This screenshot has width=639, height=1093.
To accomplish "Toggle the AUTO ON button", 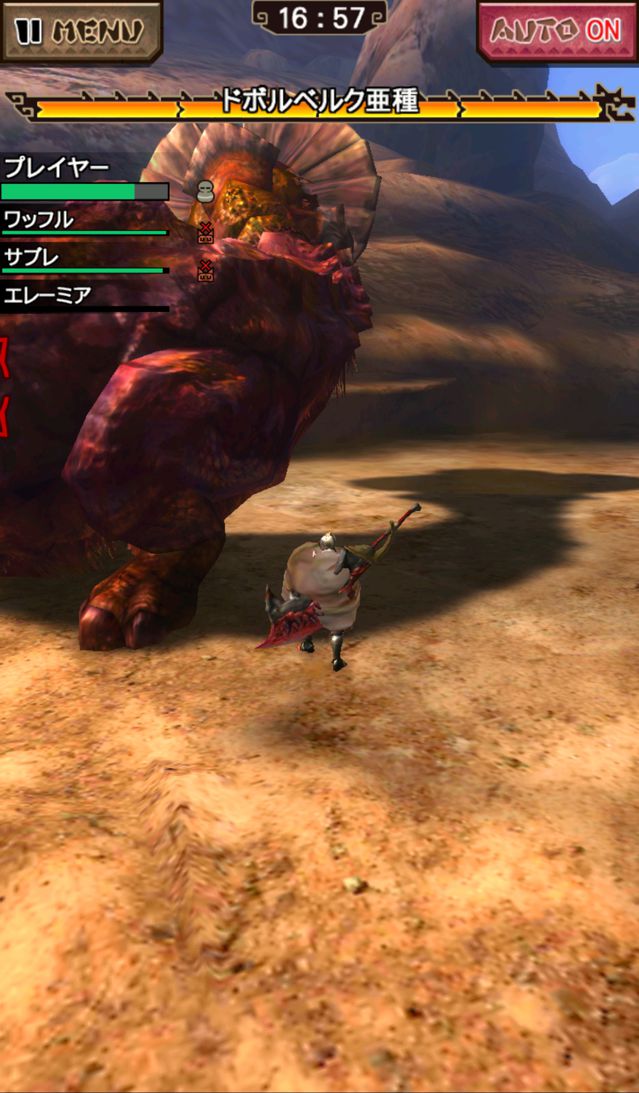I will tap(557, 31).
